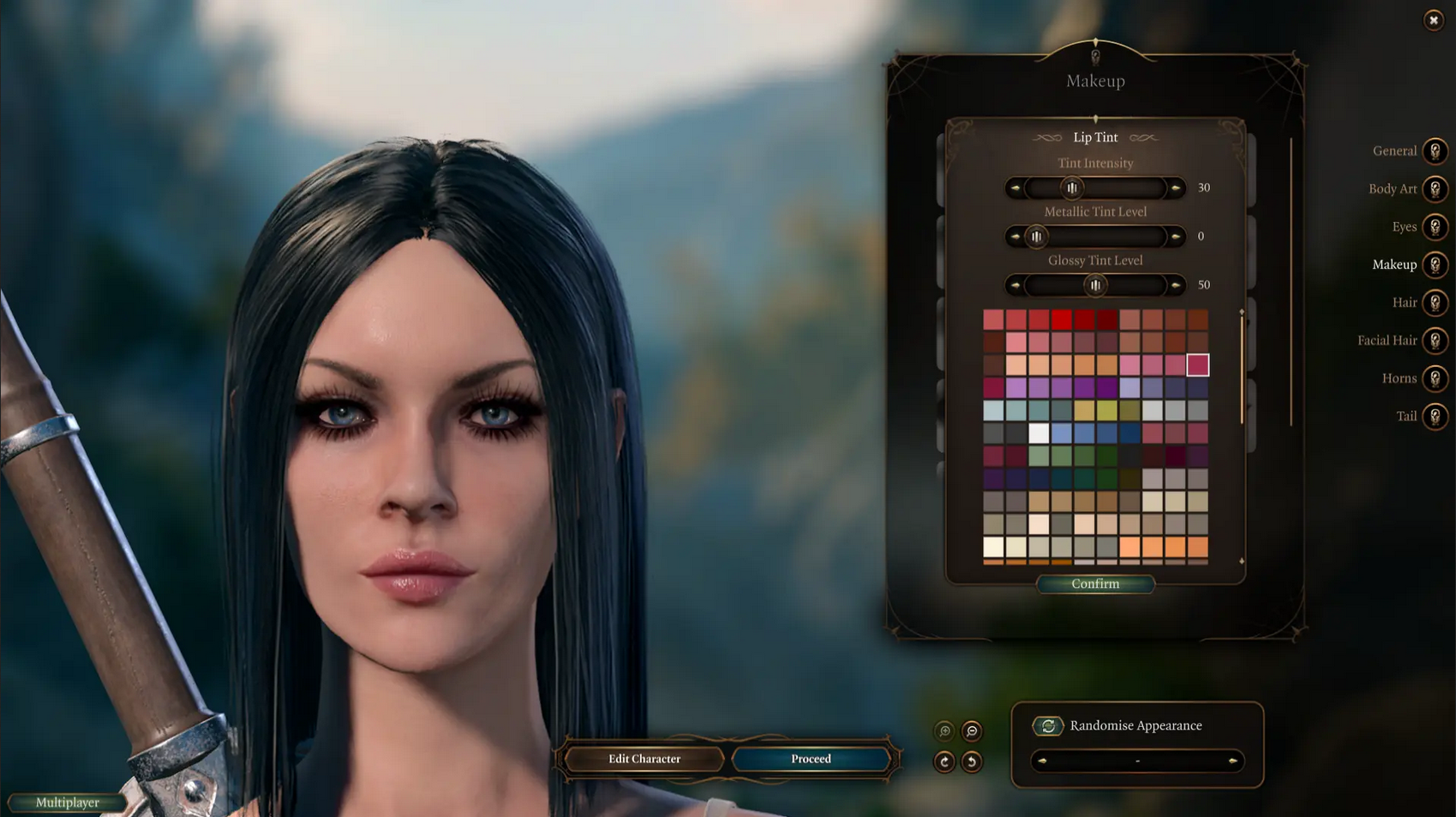Image resolution: width=1456 pixels, height=817 pixels.
Task: Click the rotate-right arrow icon
Action: tap(944, 761)
